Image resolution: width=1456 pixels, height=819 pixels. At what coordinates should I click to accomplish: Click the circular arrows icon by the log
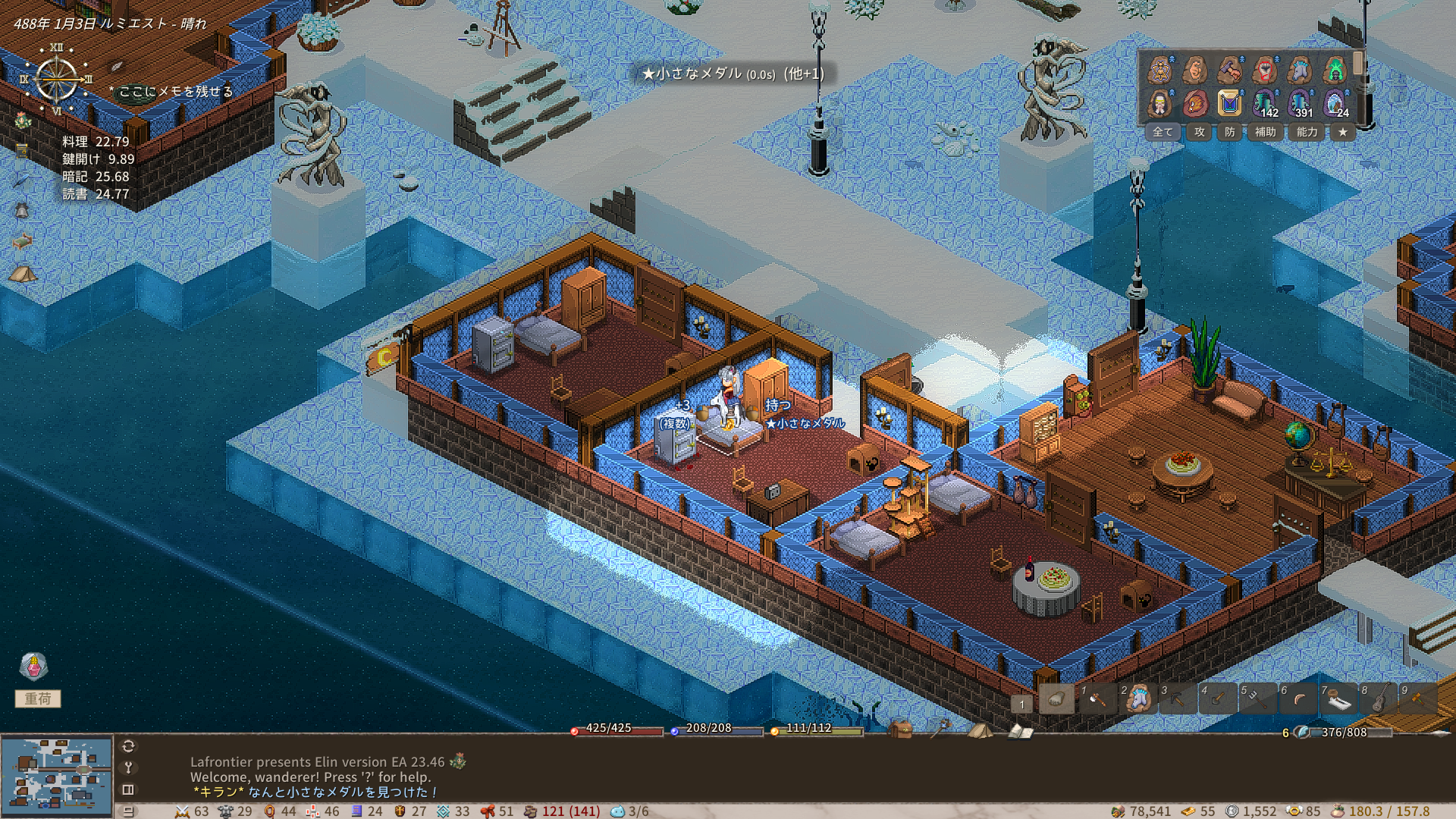[128, 746]
